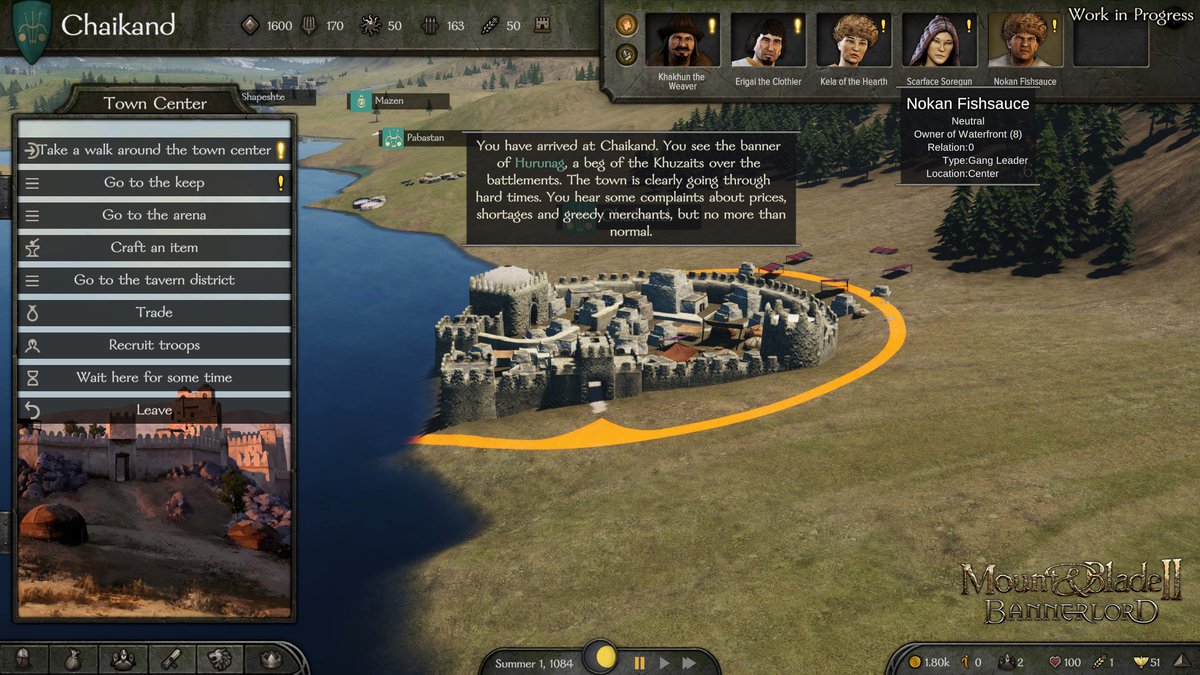Select Nokan Fishsauce portrait
This screenshot has height=675, width=1200.
[x=1025, y=41]
